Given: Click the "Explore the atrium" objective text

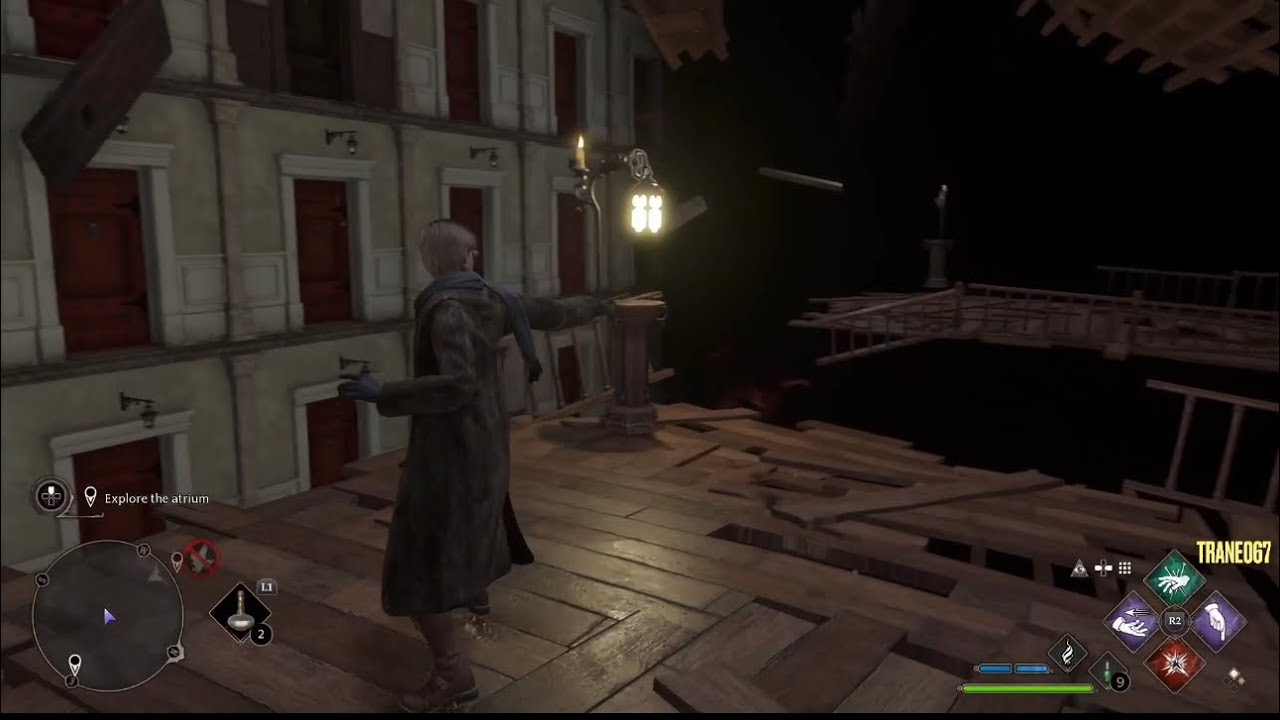Looking at the screenshot, I should [x=155, y=498].
